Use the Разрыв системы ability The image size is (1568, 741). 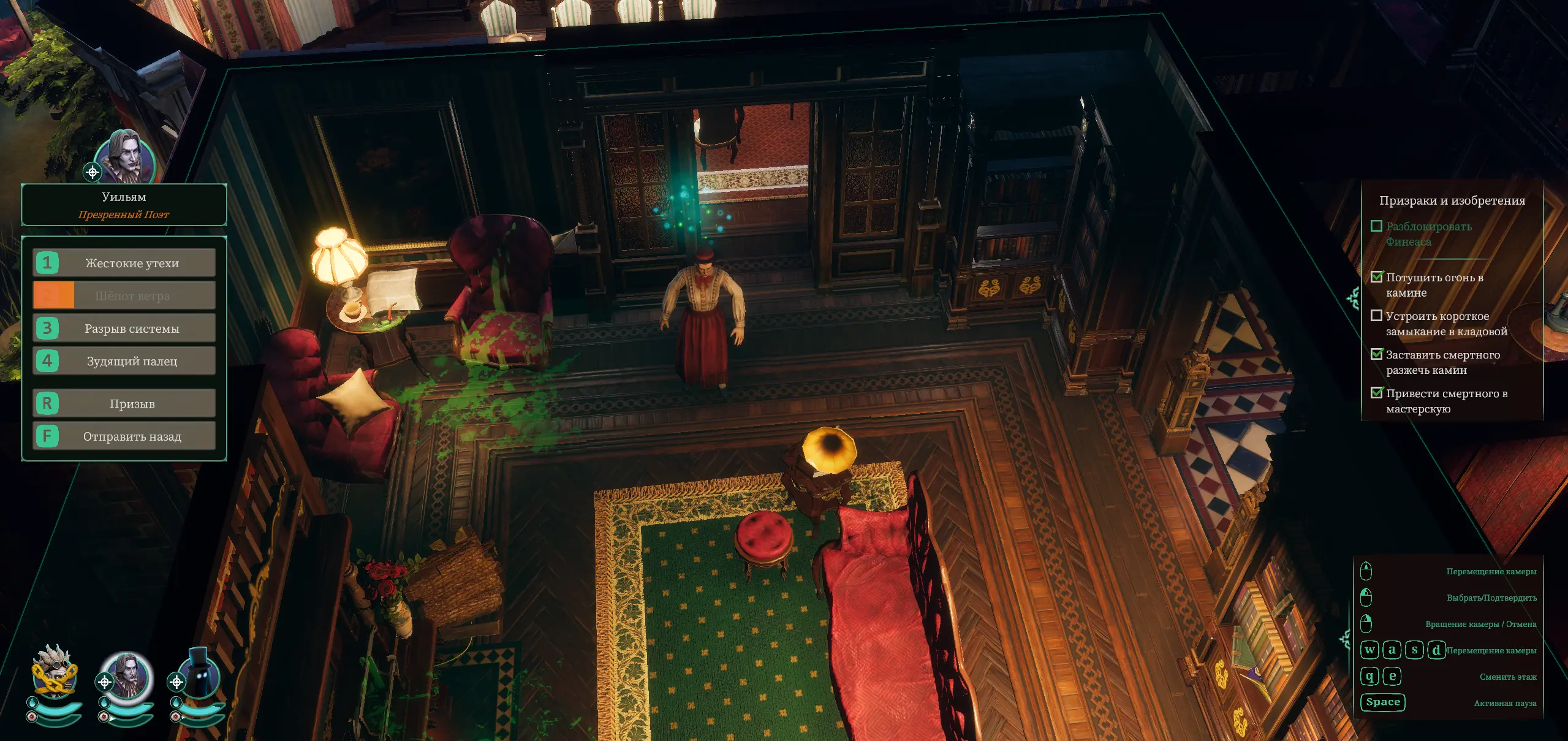click(124, 329)
